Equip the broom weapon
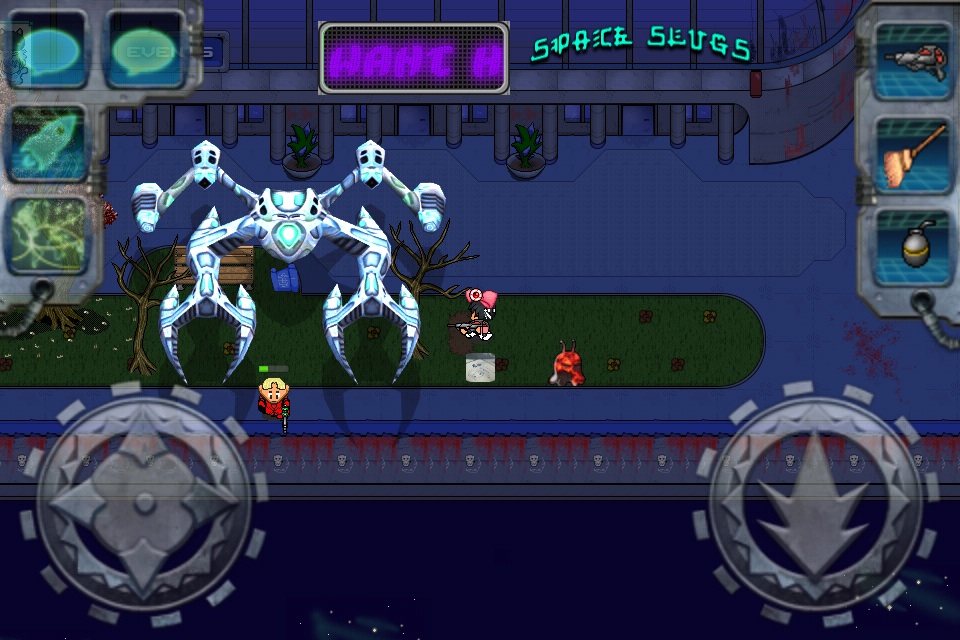960x640 pixels. point(912,153)
